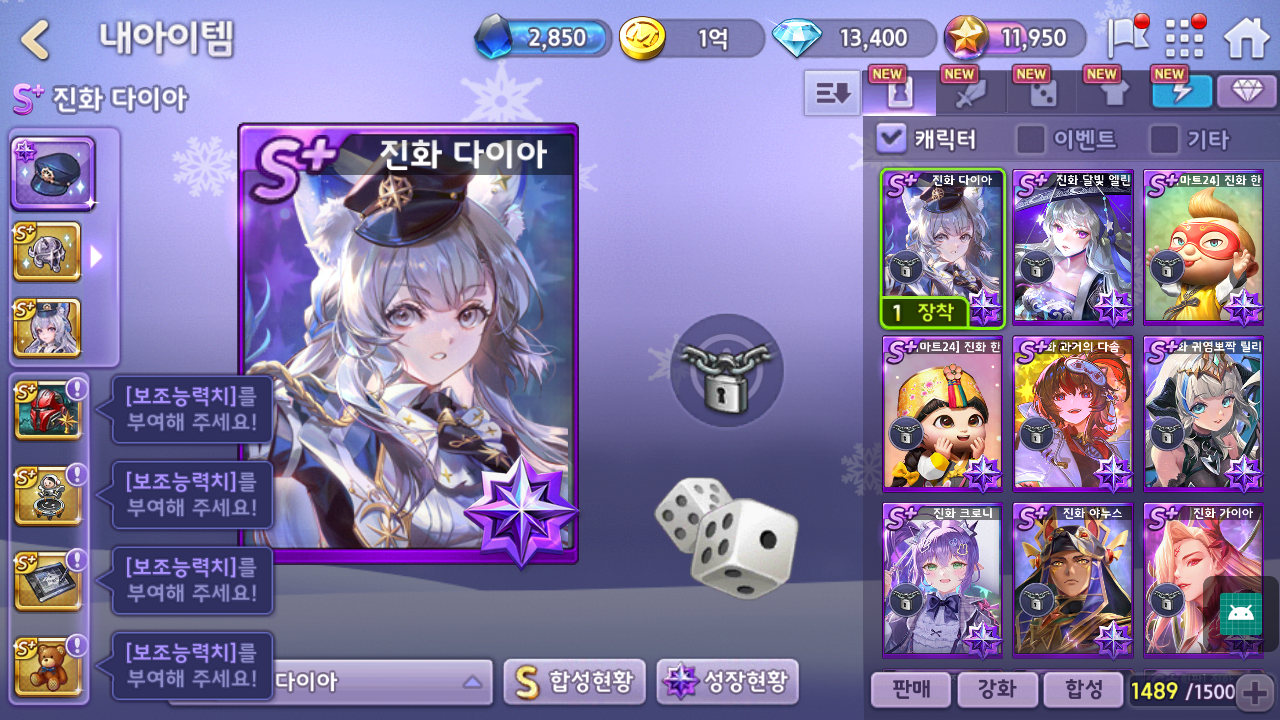Screen dimensions: 1280x720
Task: Click the 판매 sell button
Action: (909, 689)
